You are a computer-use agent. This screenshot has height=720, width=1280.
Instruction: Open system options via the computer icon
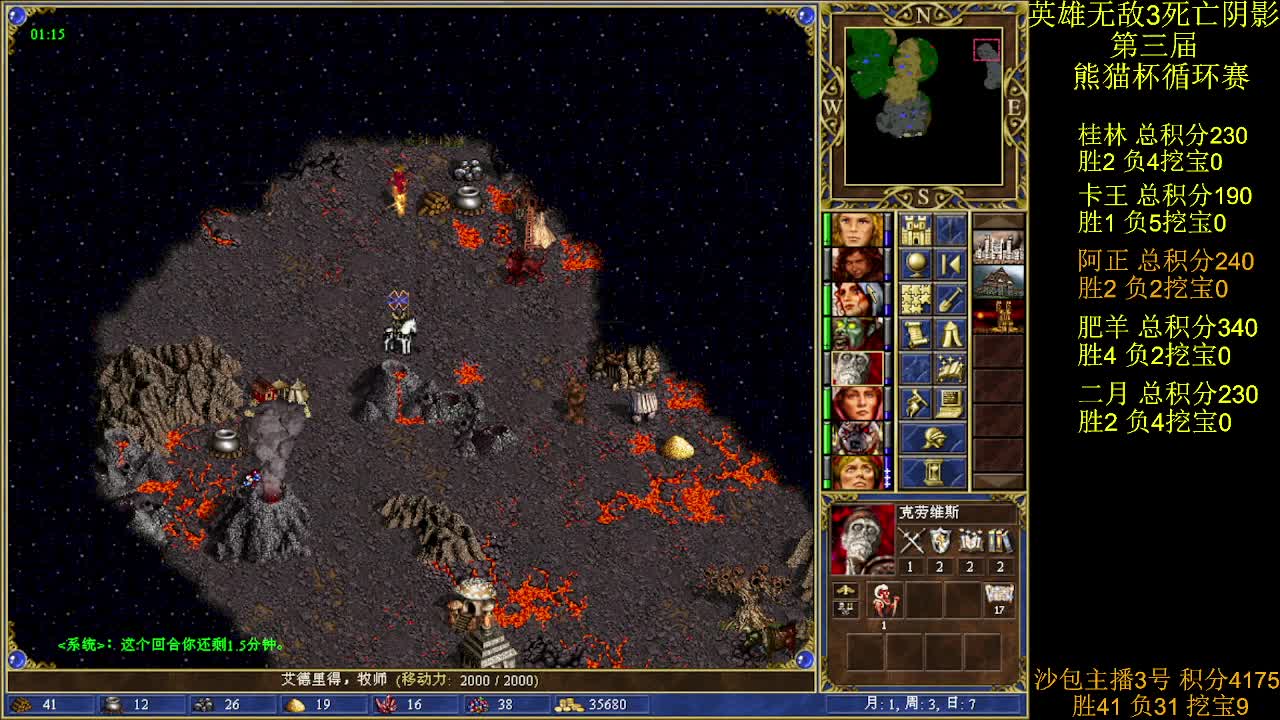point(950,402)
